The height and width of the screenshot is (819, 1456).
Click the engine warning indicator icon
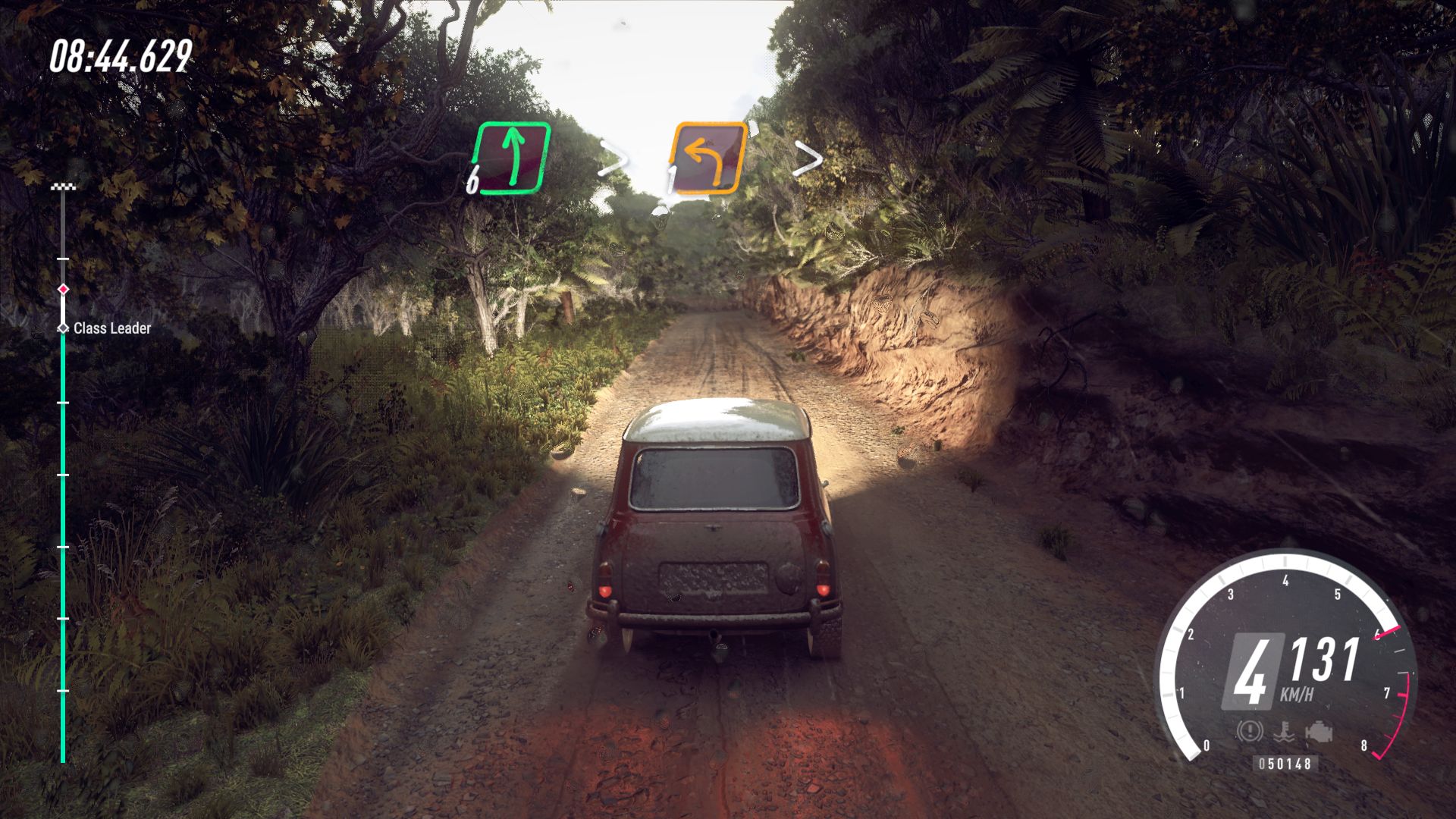tap(1319, 732)
